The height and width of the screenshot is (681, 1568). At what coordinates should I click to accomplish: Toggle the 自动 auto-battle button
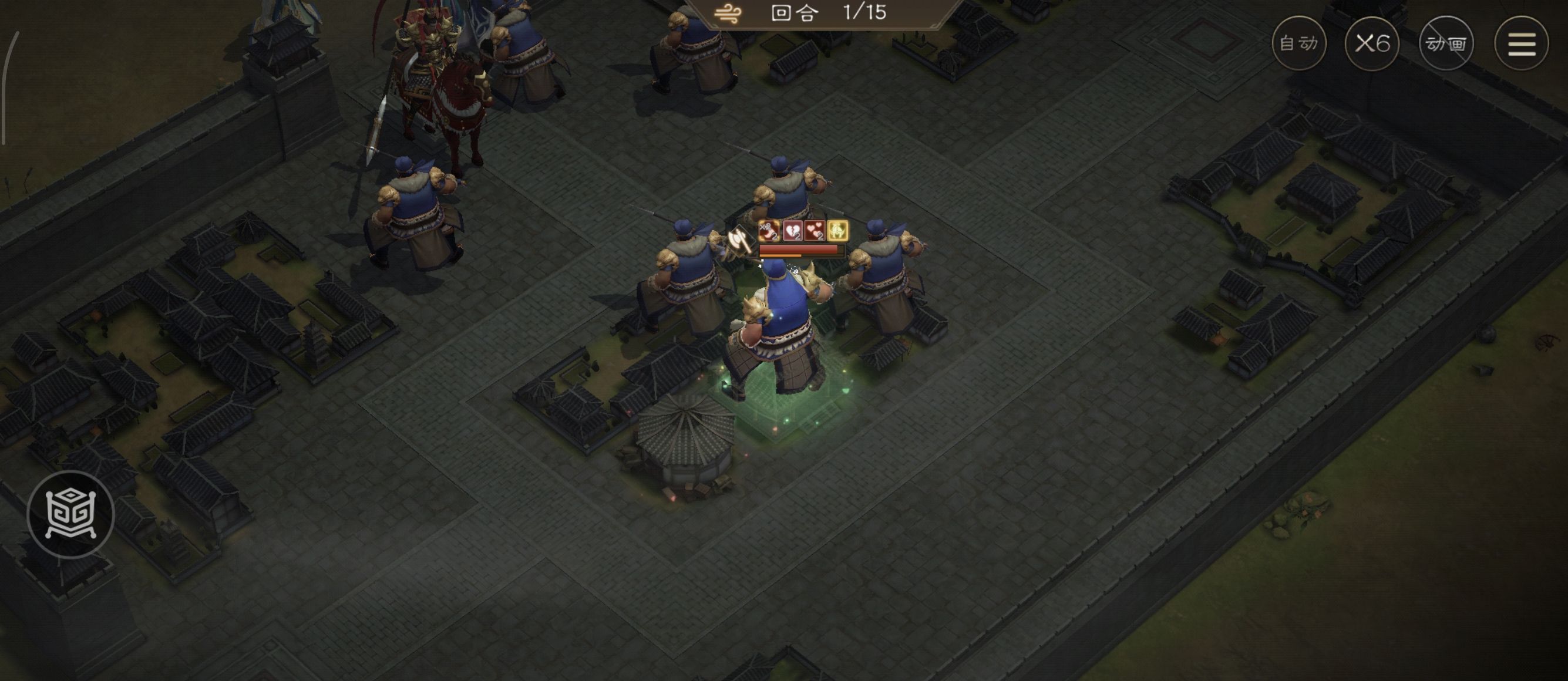click(x=1298, y=43)
